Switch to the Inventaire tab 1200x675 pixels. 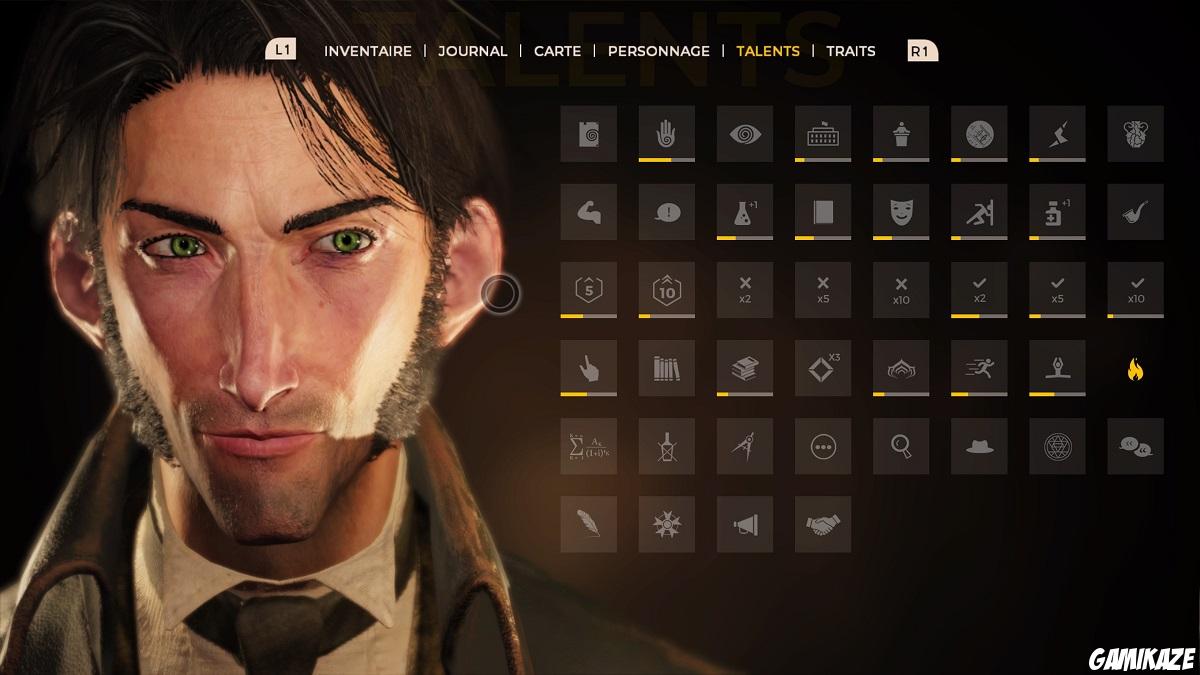pyautogui.click(x=368, y=51)
